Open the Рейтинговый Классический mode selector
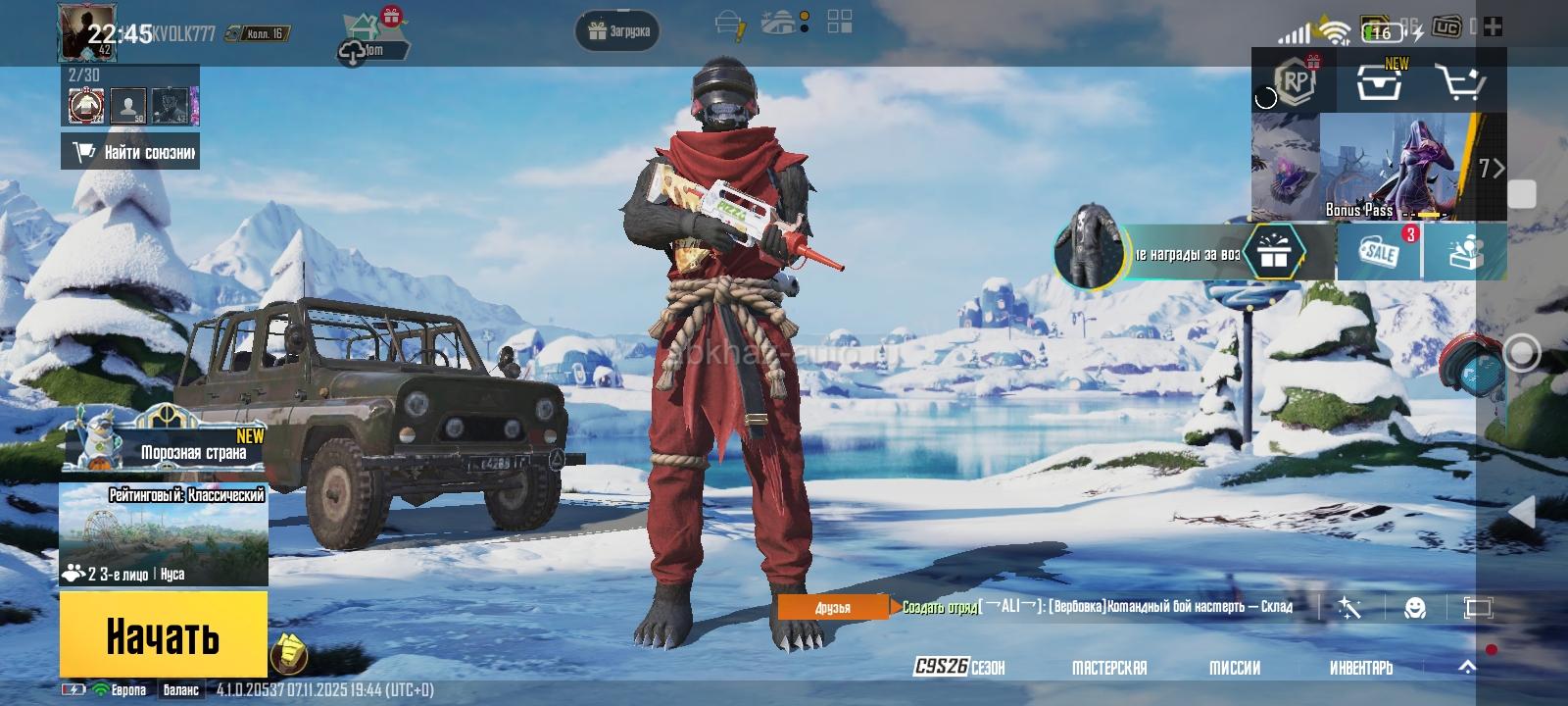The width and height of the screenshot is (1568, 706). (164, 534)
